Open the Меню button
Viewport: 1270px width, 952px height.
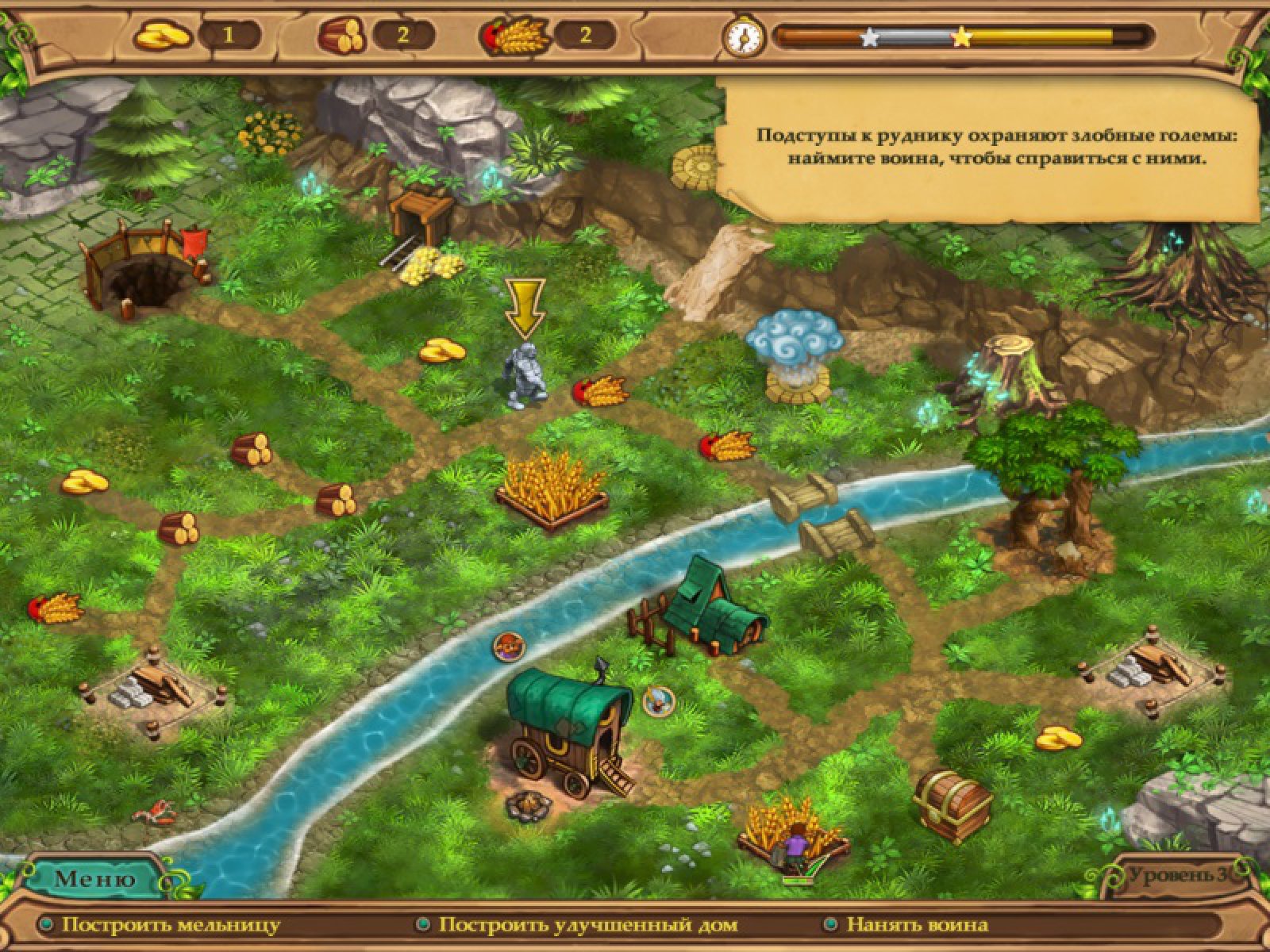pyautogui.click(x=94, y=878)
